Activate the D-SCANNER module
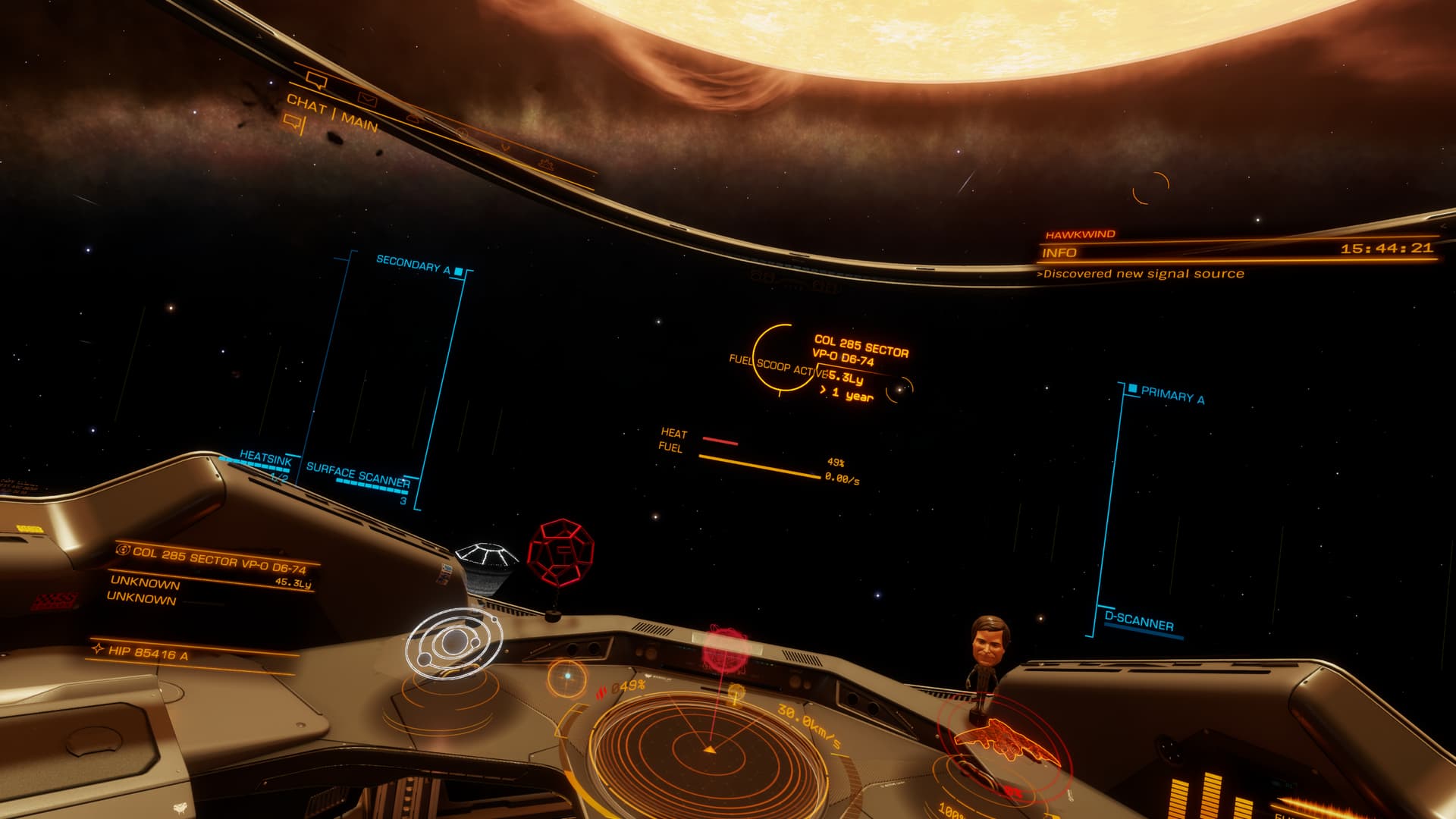Image resolution: width=1456 pixels, height=819 pixels. (1138, 623)
